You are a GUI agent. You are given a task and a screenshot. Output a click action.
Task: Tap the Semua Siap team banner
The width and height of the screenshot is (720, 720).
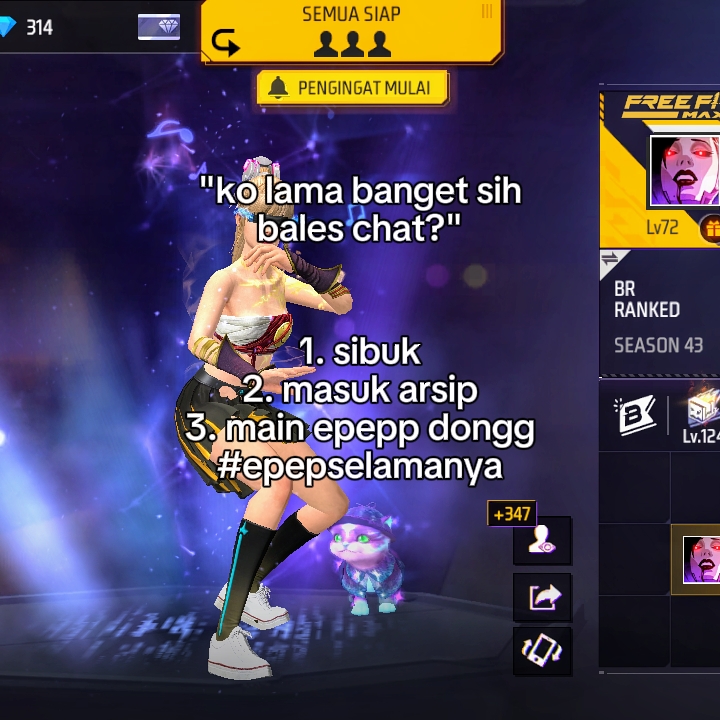click(351, 32)
